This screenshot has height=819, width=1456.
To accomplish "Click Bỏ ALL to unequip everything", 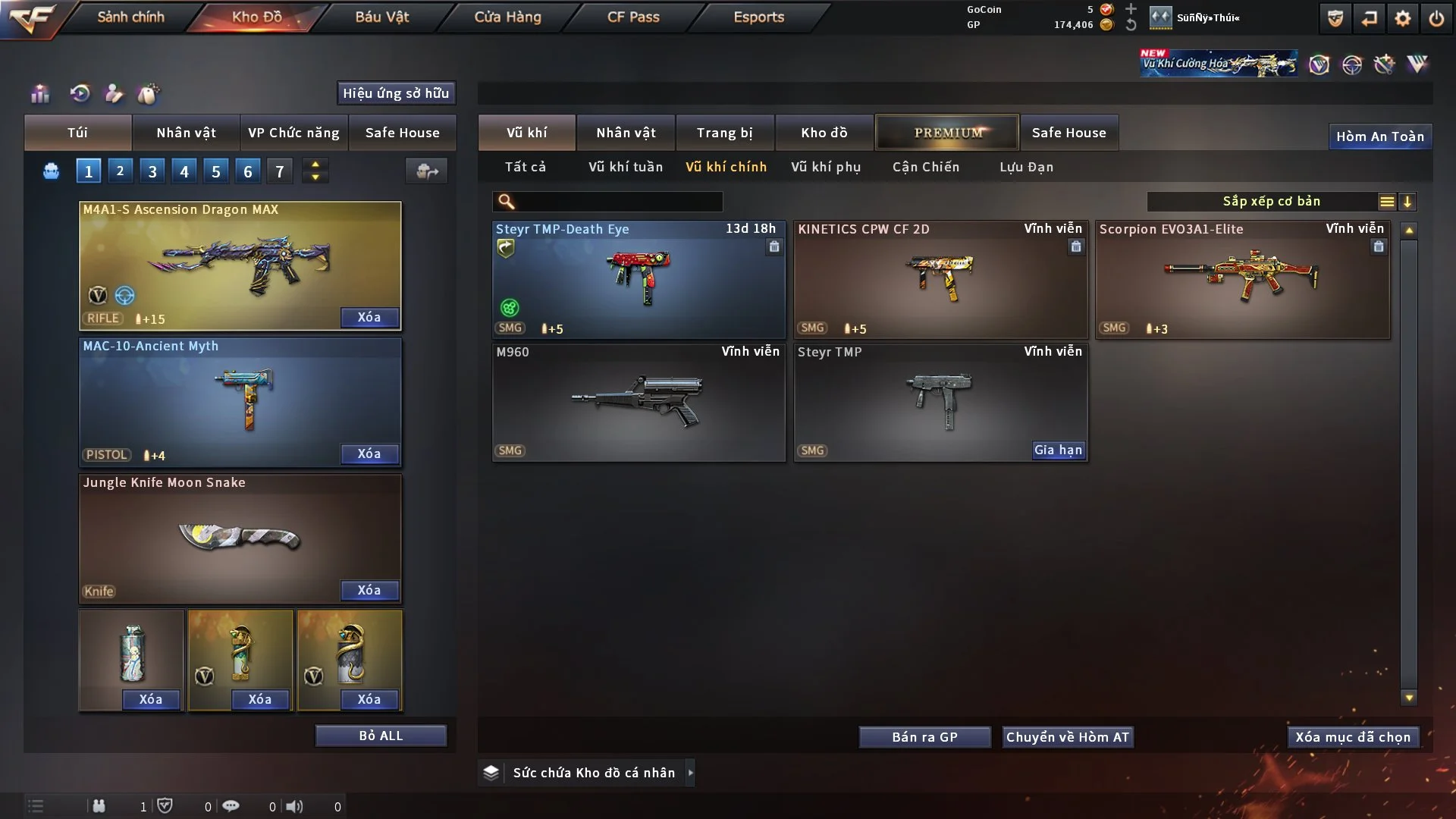I will 381,736.
